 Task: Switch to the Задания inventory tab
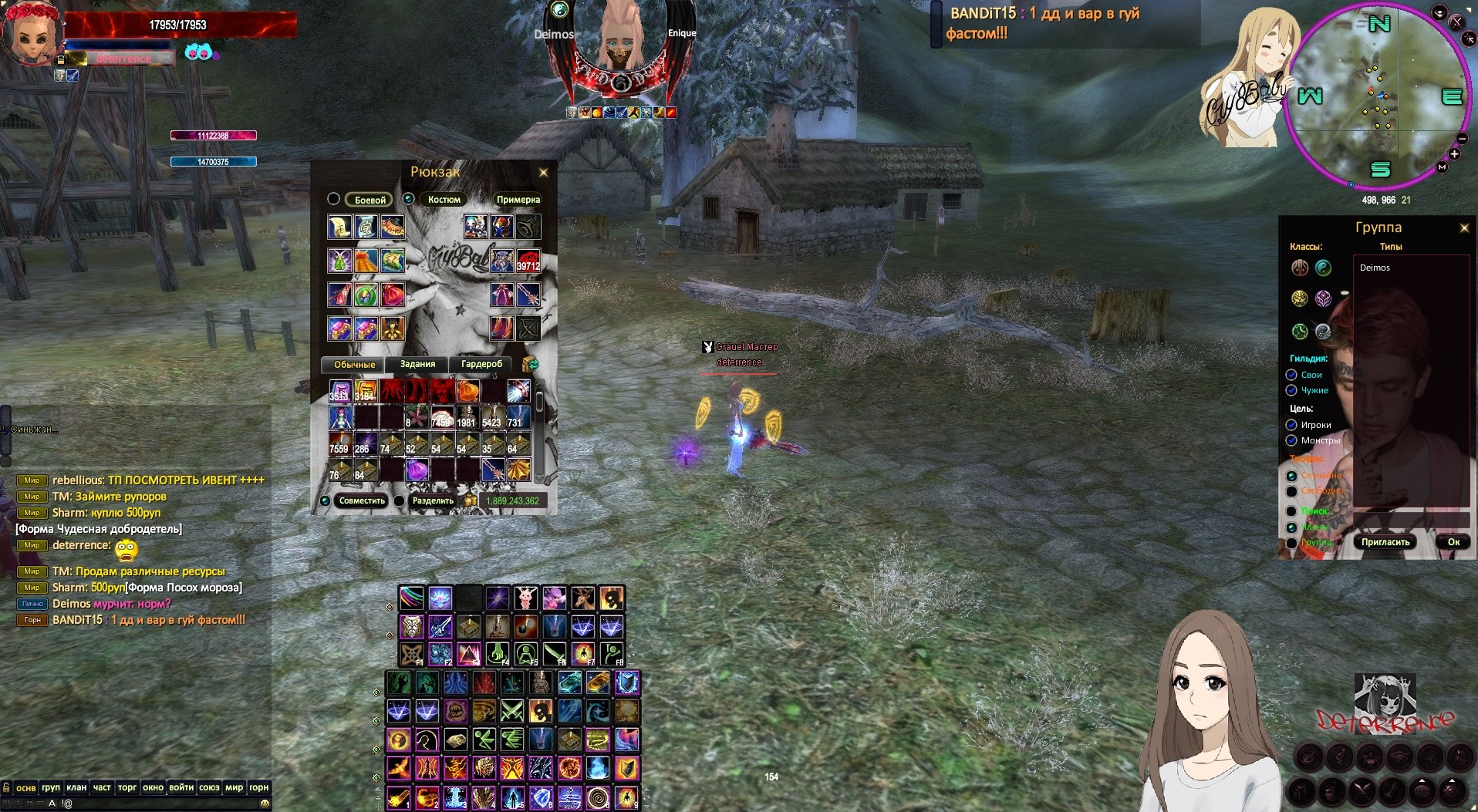417,364
